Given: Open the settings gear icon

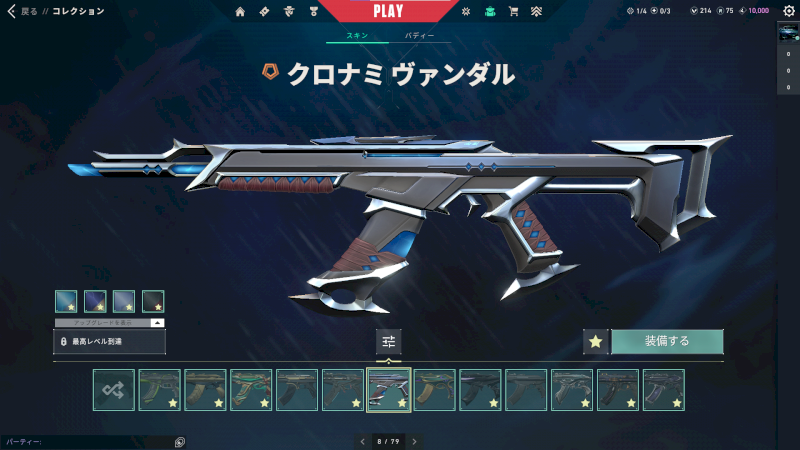Looking at the screenshot, I should (788, 11).
